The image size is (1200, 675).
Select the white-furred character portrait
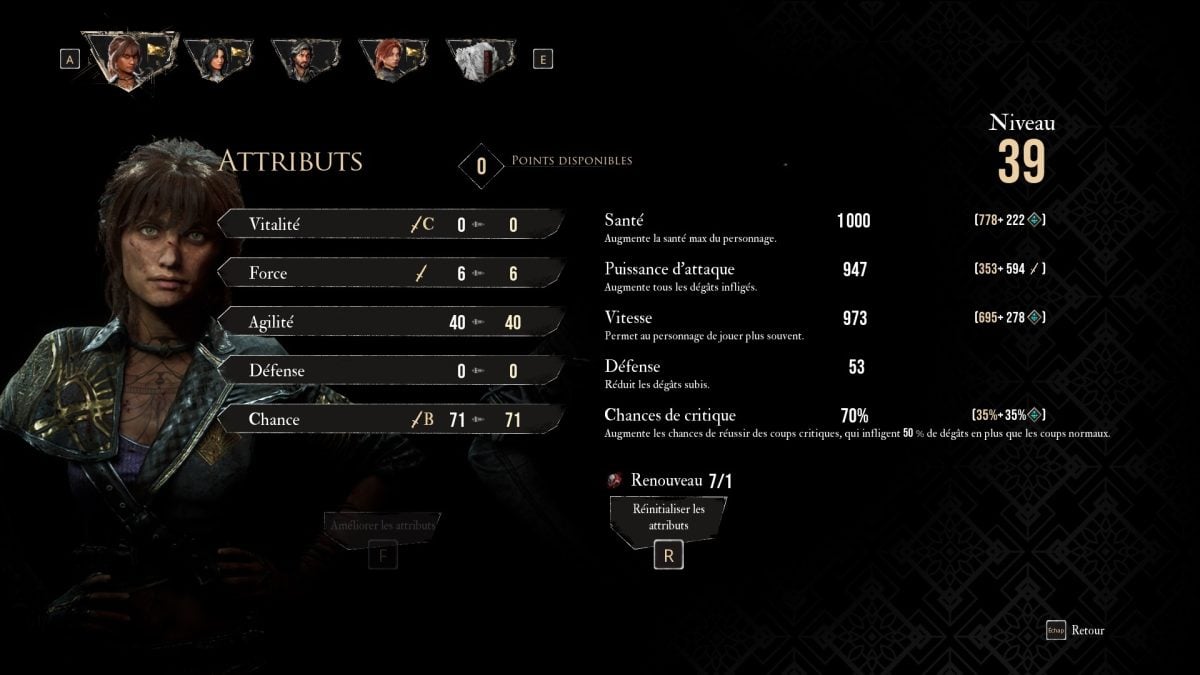pos(480,59)
